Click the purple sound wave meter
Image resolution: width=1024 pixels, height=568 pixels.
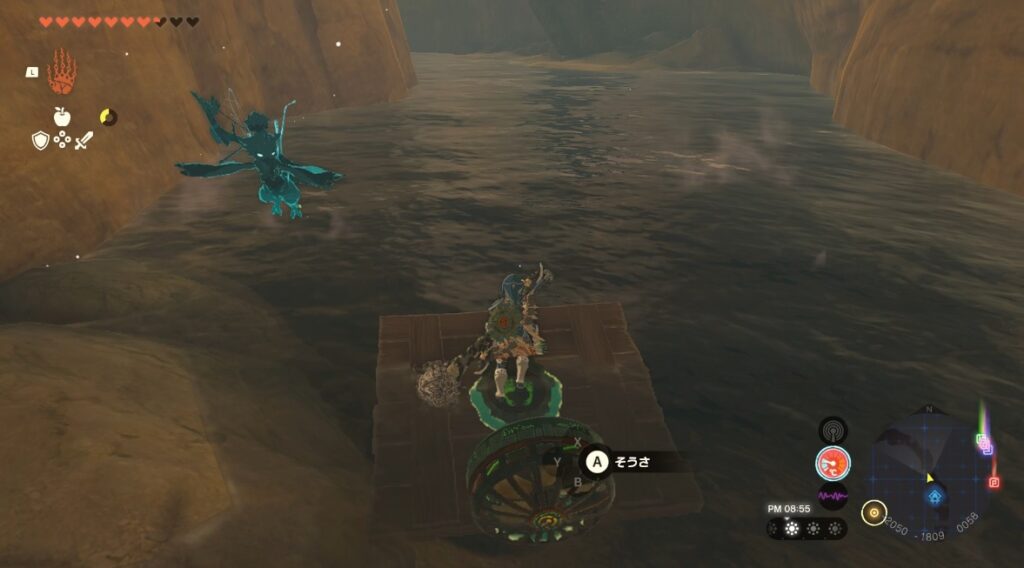click(x=832, y=496)
